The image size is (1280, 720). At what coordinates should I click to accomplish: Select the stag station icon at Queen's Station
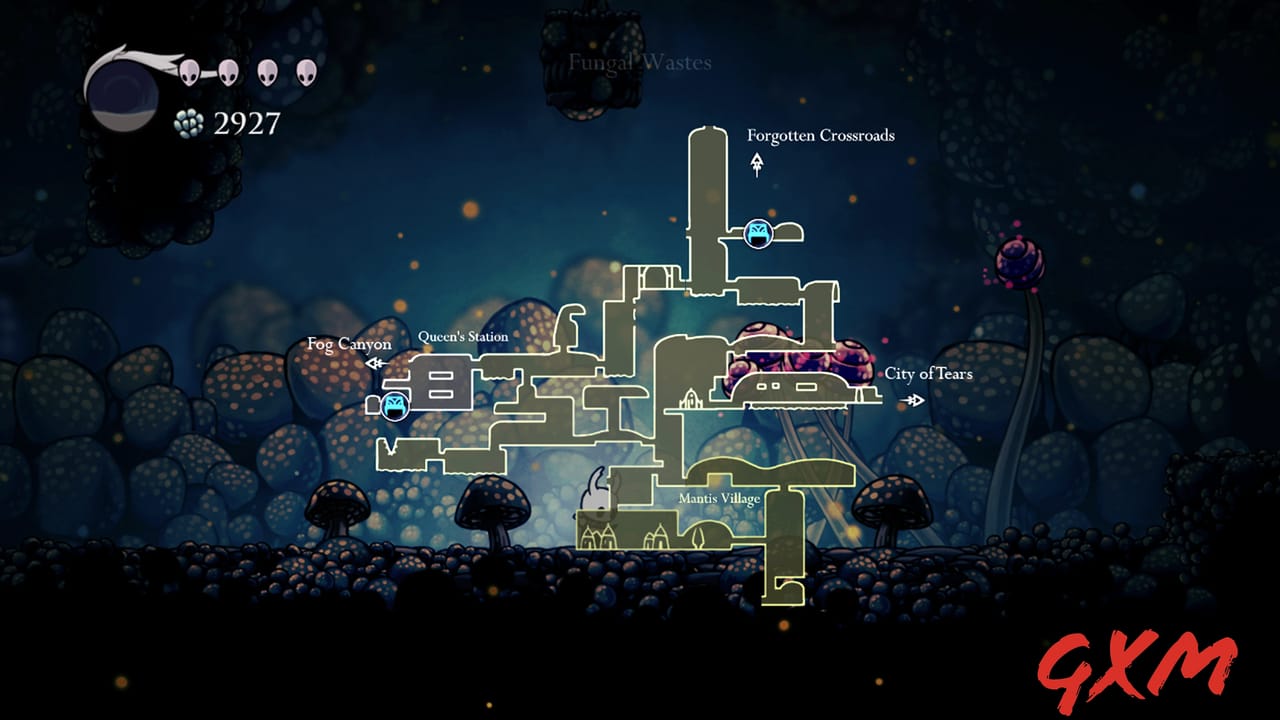pos(394,405)
